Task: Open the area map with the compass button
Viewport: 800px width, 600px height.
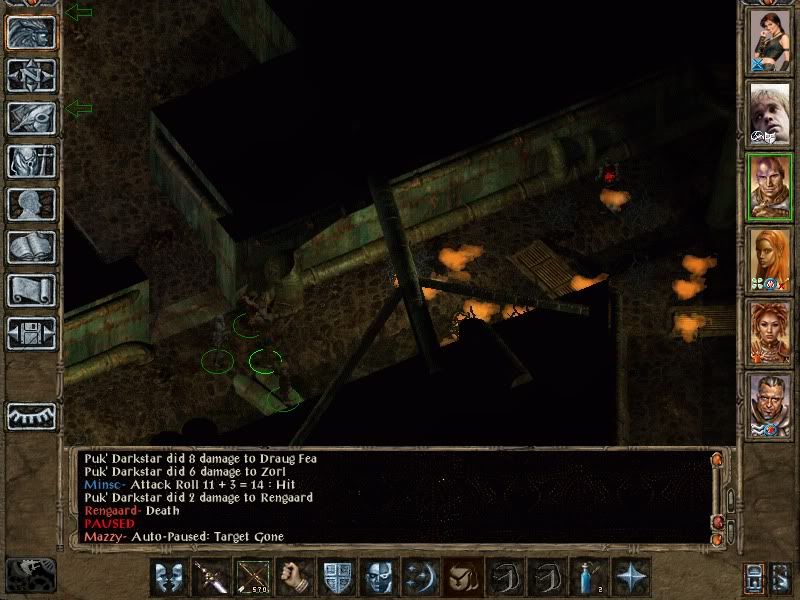Action: tap(30, 75)
